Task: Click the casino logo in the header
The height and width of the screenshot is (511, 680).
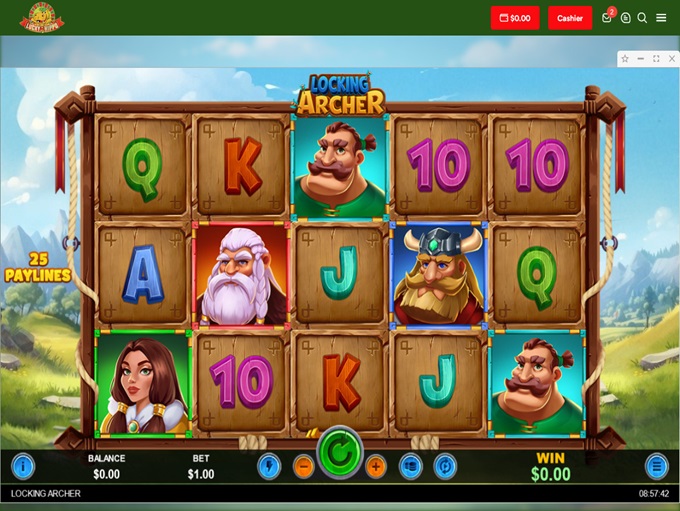Action: click(41, 18)
